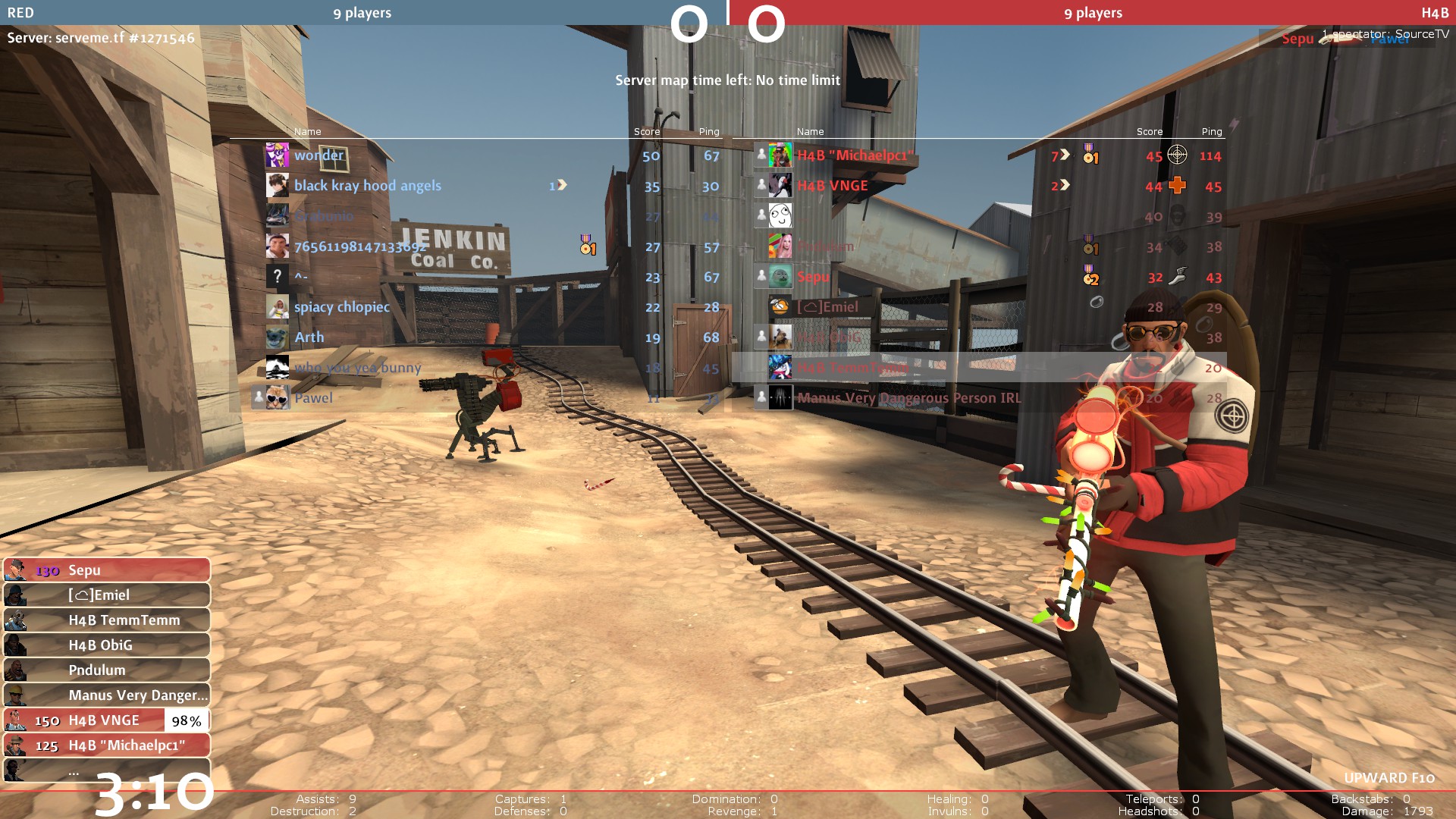This screenshot has width=1456, height=819.
Task: Choose spiacy chlopiec in the player list
Action: (342, 307)
